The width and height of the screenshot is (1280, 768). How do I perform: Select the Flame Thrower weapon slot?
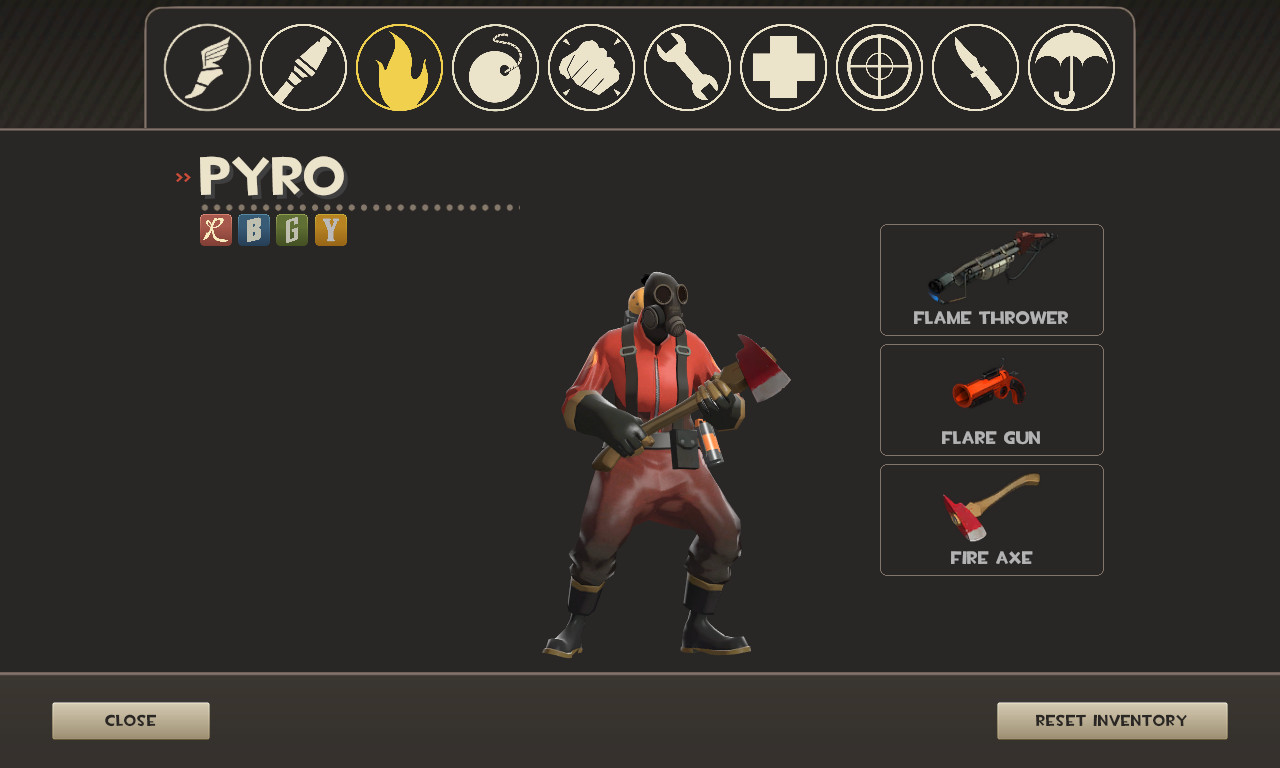991,280
